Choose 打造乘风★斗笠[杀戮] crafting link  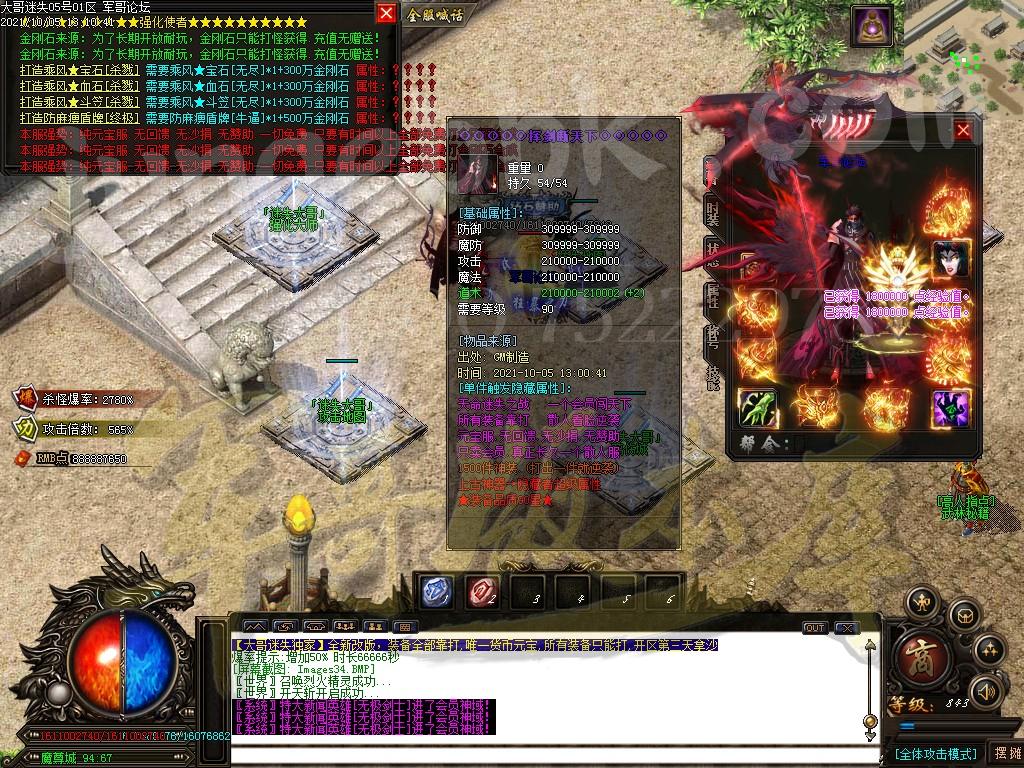[79, 102]
